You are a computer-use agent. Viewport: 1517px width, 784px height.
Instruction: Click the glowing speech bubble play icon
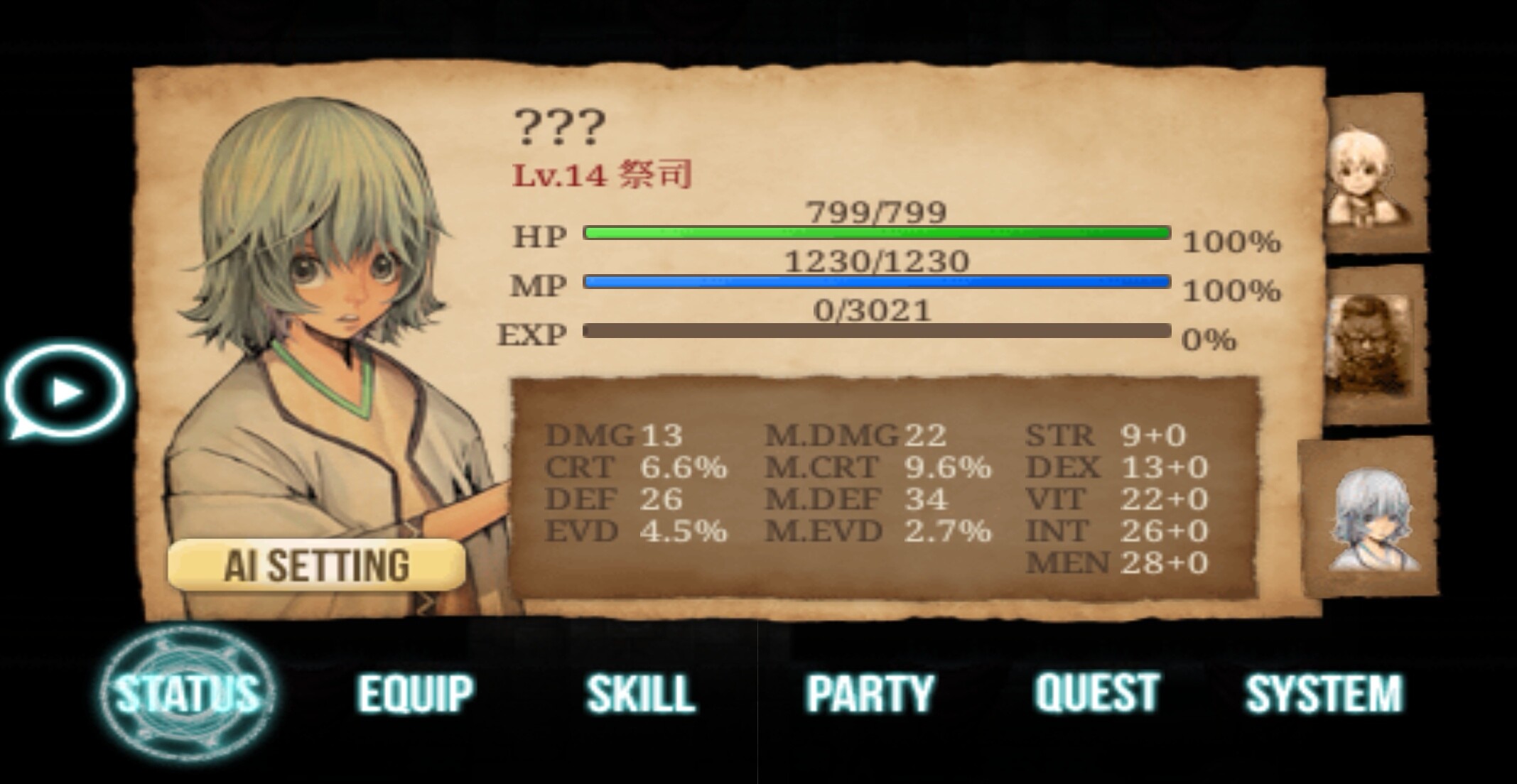[65, 391]
